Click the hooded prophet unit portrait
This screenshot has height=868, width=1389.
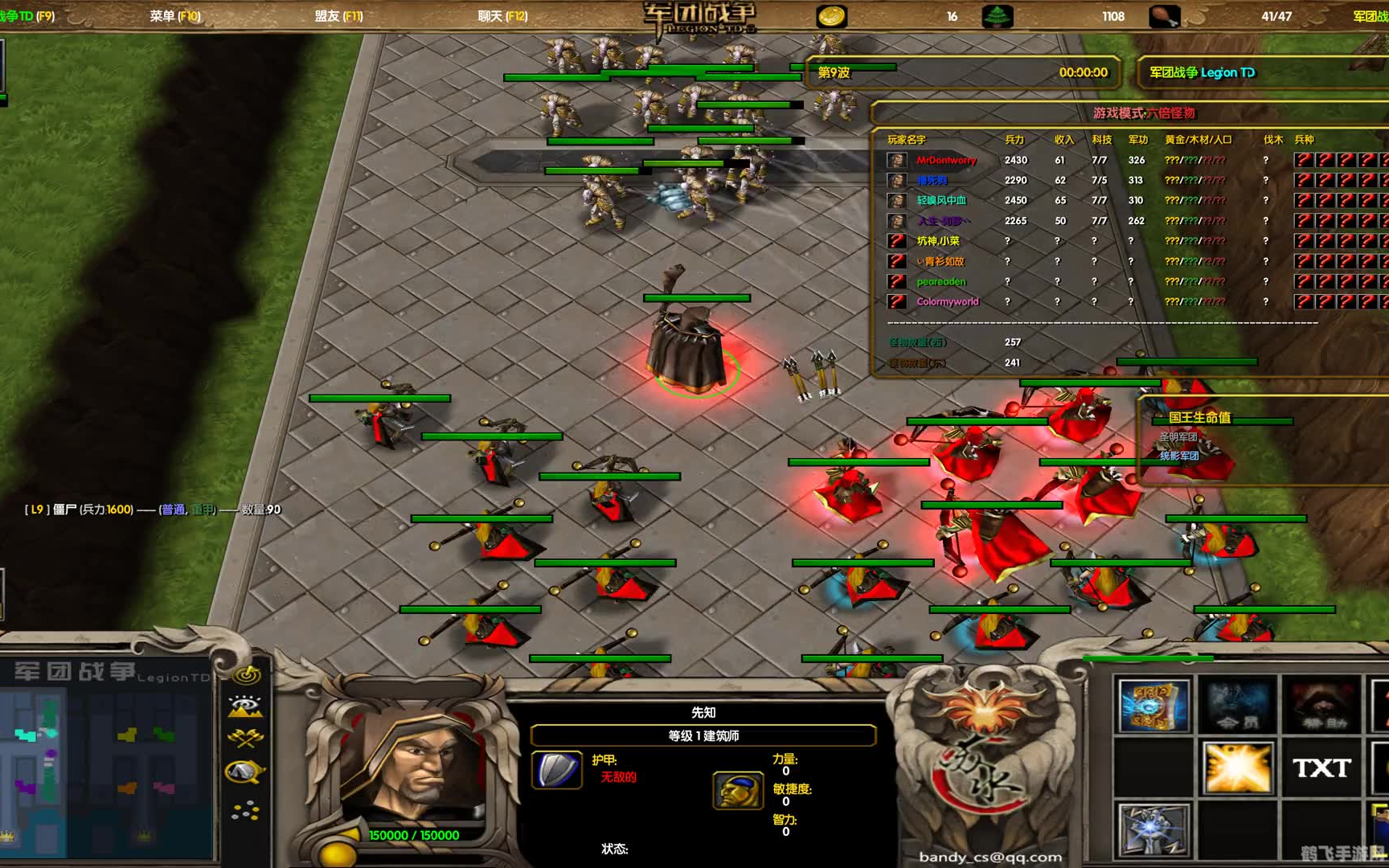(410, 768)
